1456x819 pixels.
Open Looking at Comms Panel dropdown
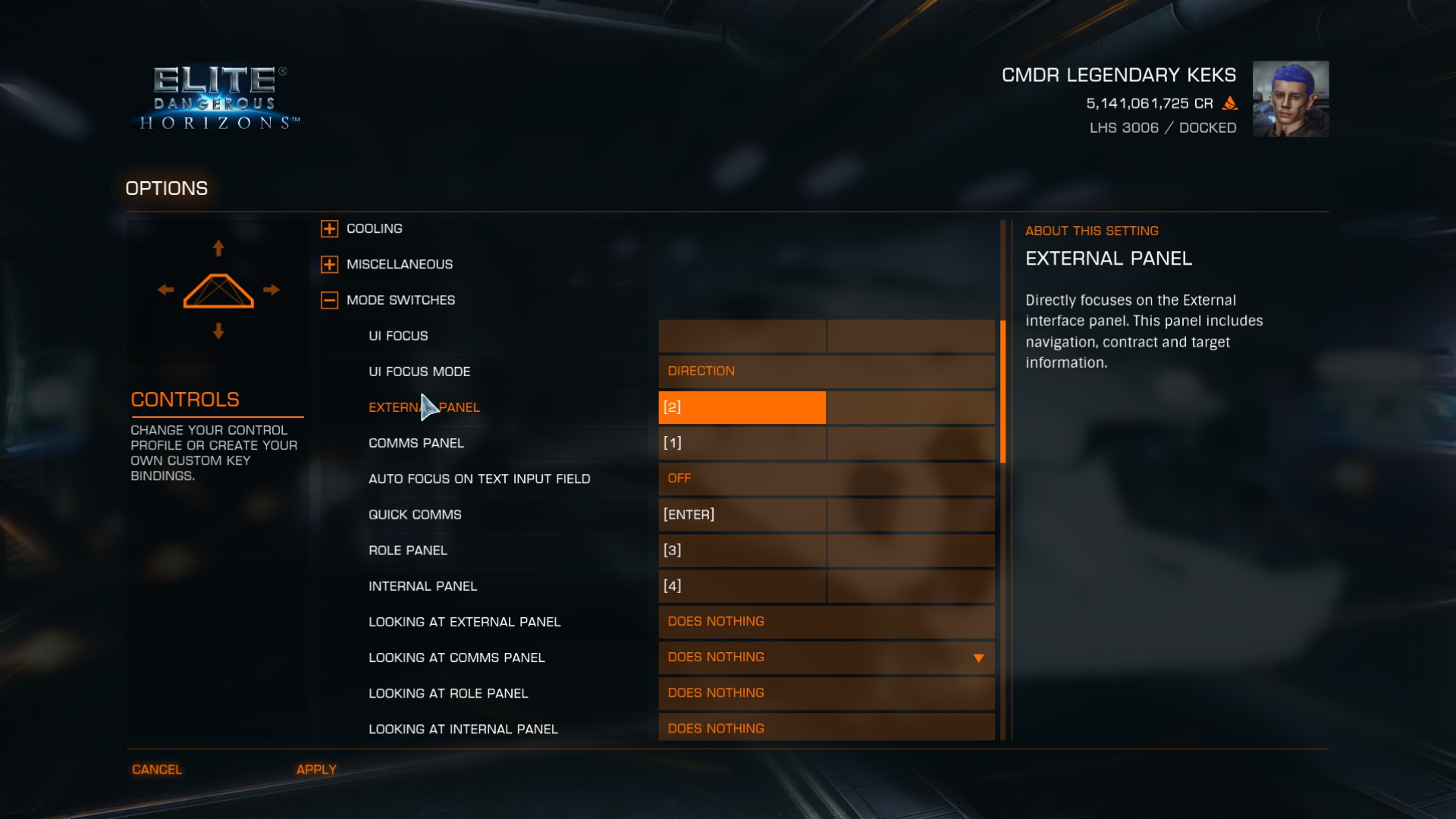826,657
